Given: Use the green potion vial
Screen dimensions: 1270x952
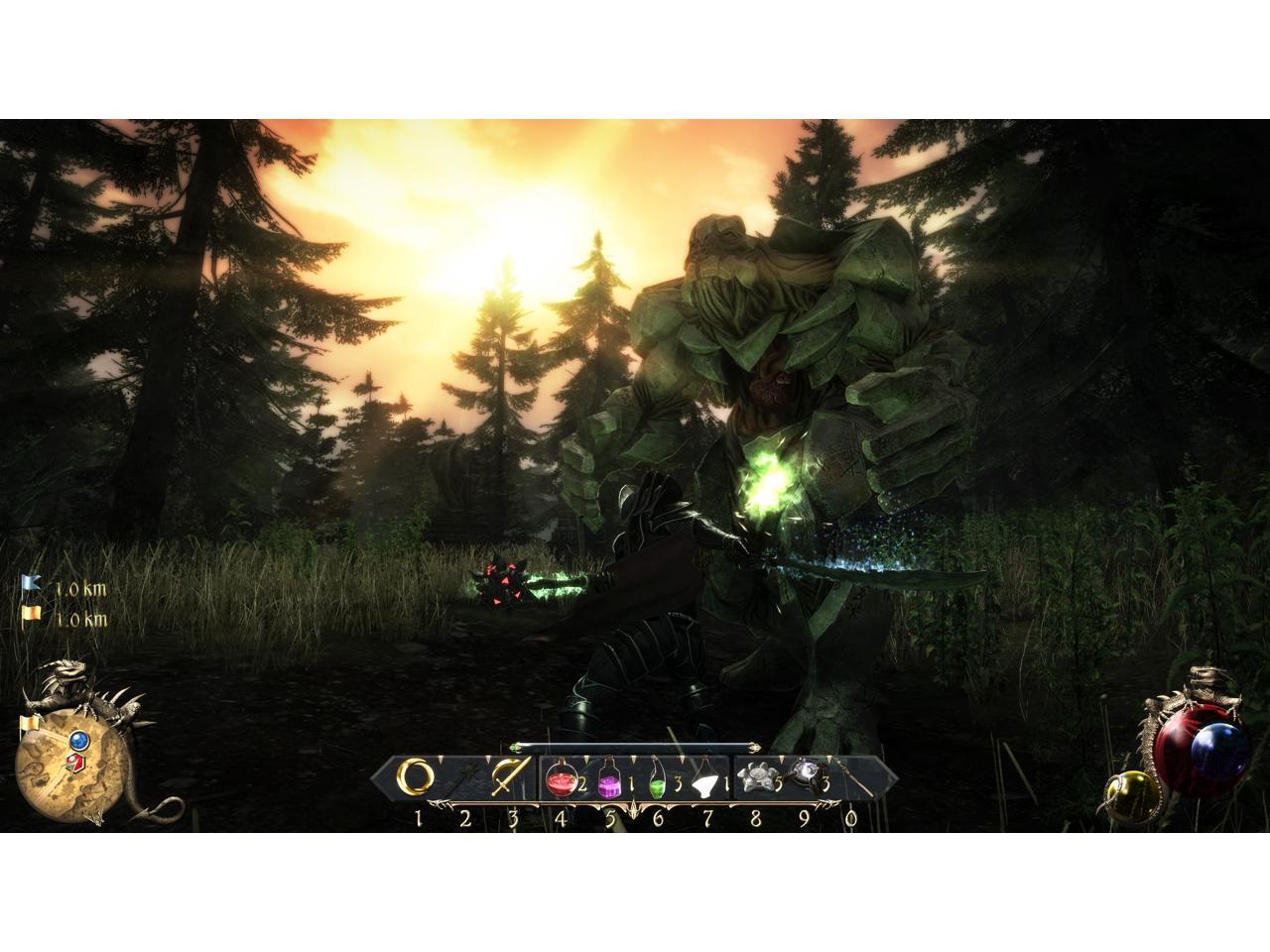Looking at the screenshot, I should [x=657, y=782].
